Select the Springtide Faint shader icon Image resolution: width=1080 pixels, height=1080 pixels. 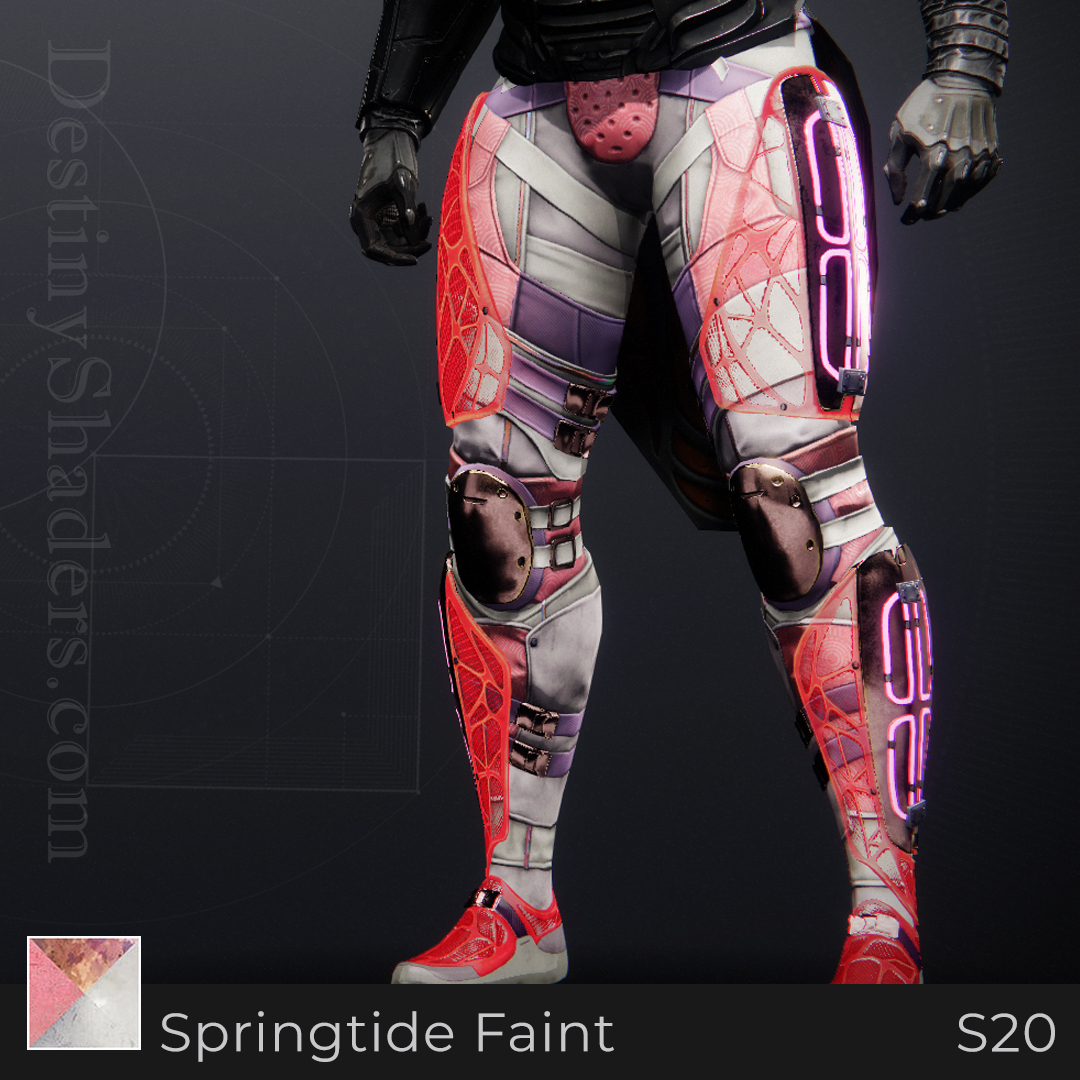point(84,993)
